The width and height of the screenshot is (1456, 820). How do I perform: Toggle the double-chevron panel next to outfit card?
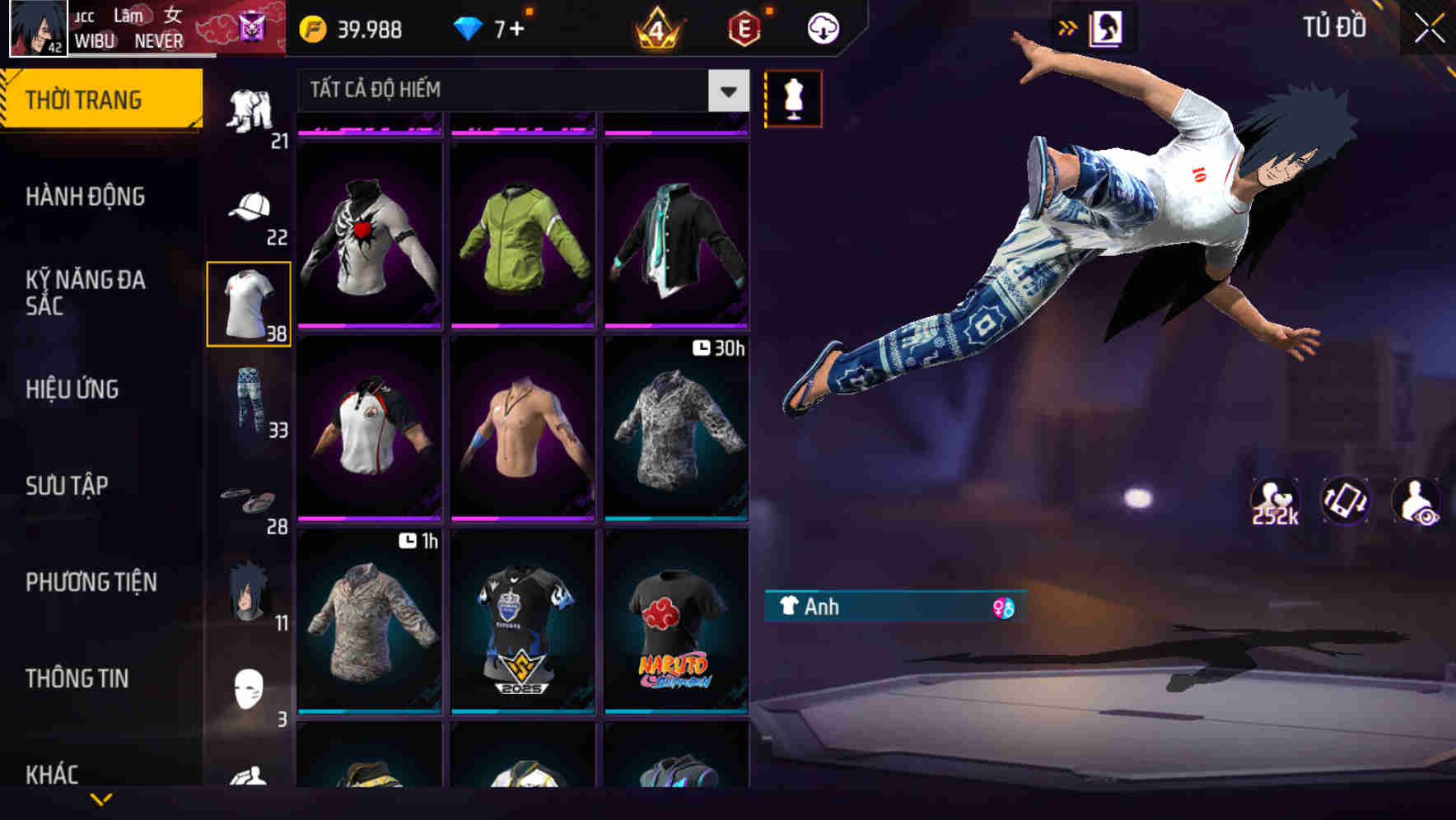point(1067,27)
